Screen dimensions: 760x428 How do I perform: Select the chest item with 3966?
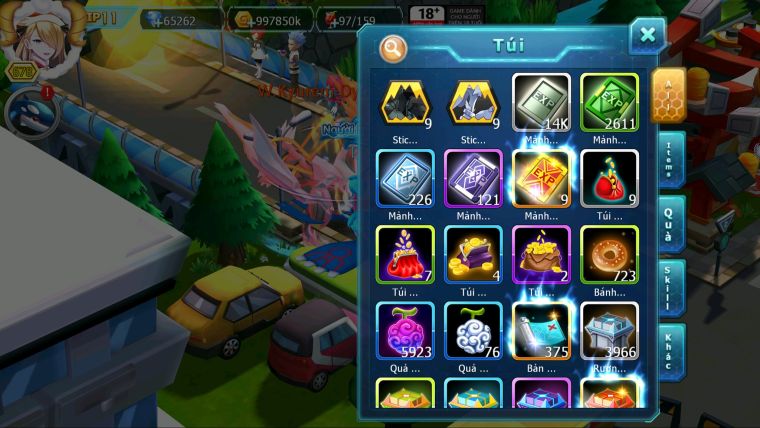point(609,331)
